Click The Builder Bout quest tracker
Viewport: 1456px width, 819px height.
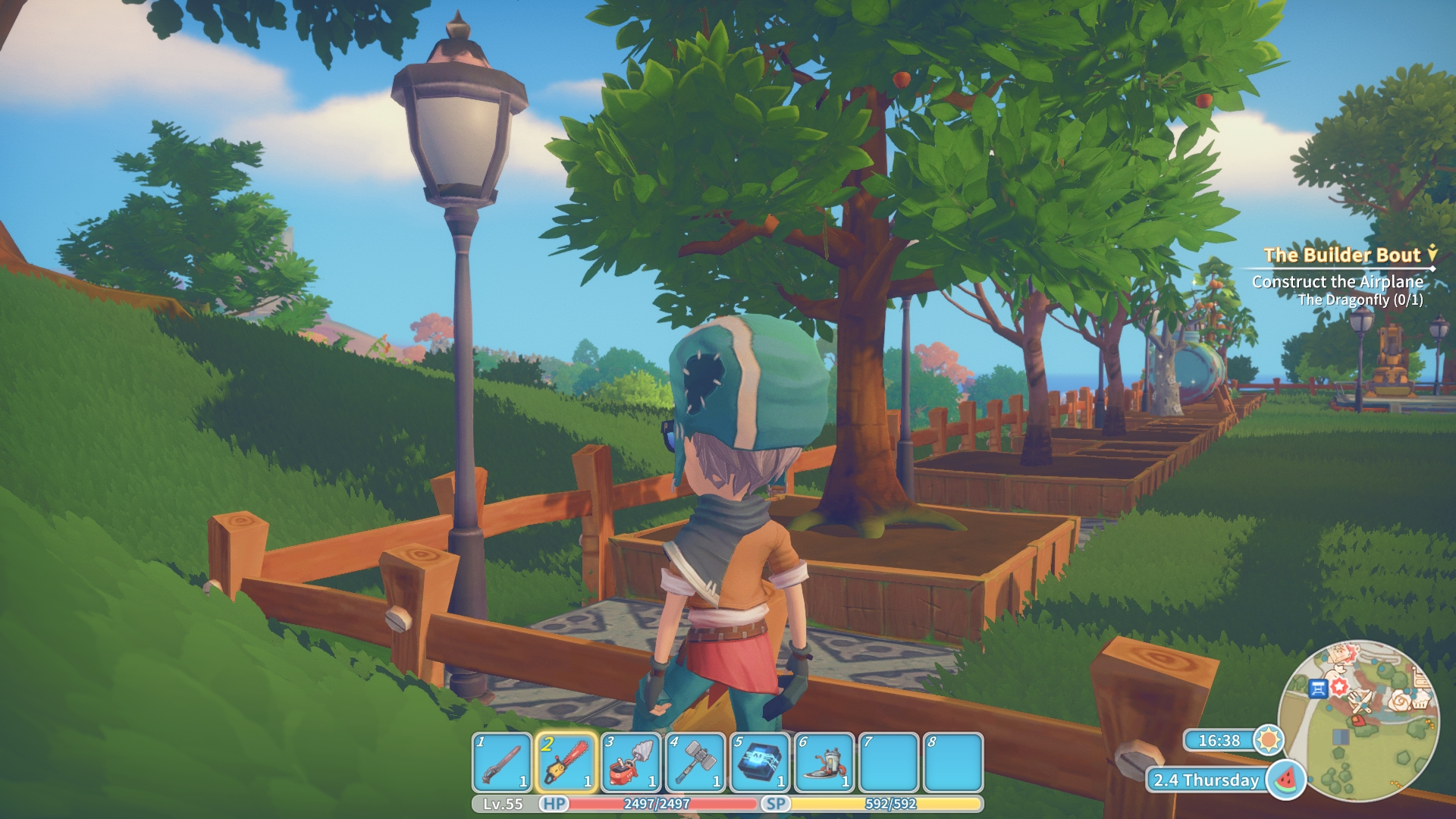pyautogui.click(x=1341, y=256)
